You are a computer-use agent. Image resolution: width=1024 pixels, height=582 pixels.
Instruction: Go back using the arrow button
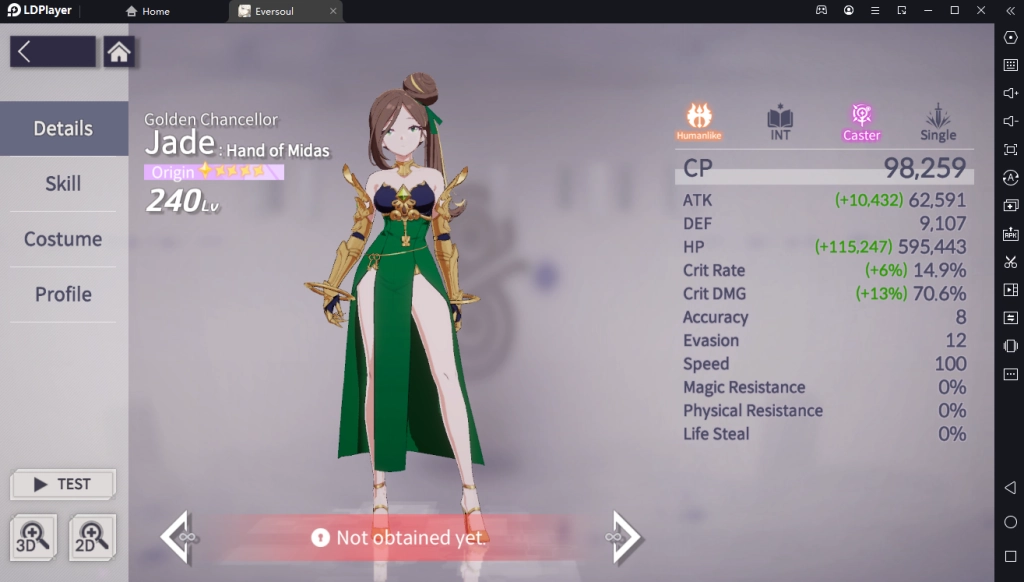(52, 52)
